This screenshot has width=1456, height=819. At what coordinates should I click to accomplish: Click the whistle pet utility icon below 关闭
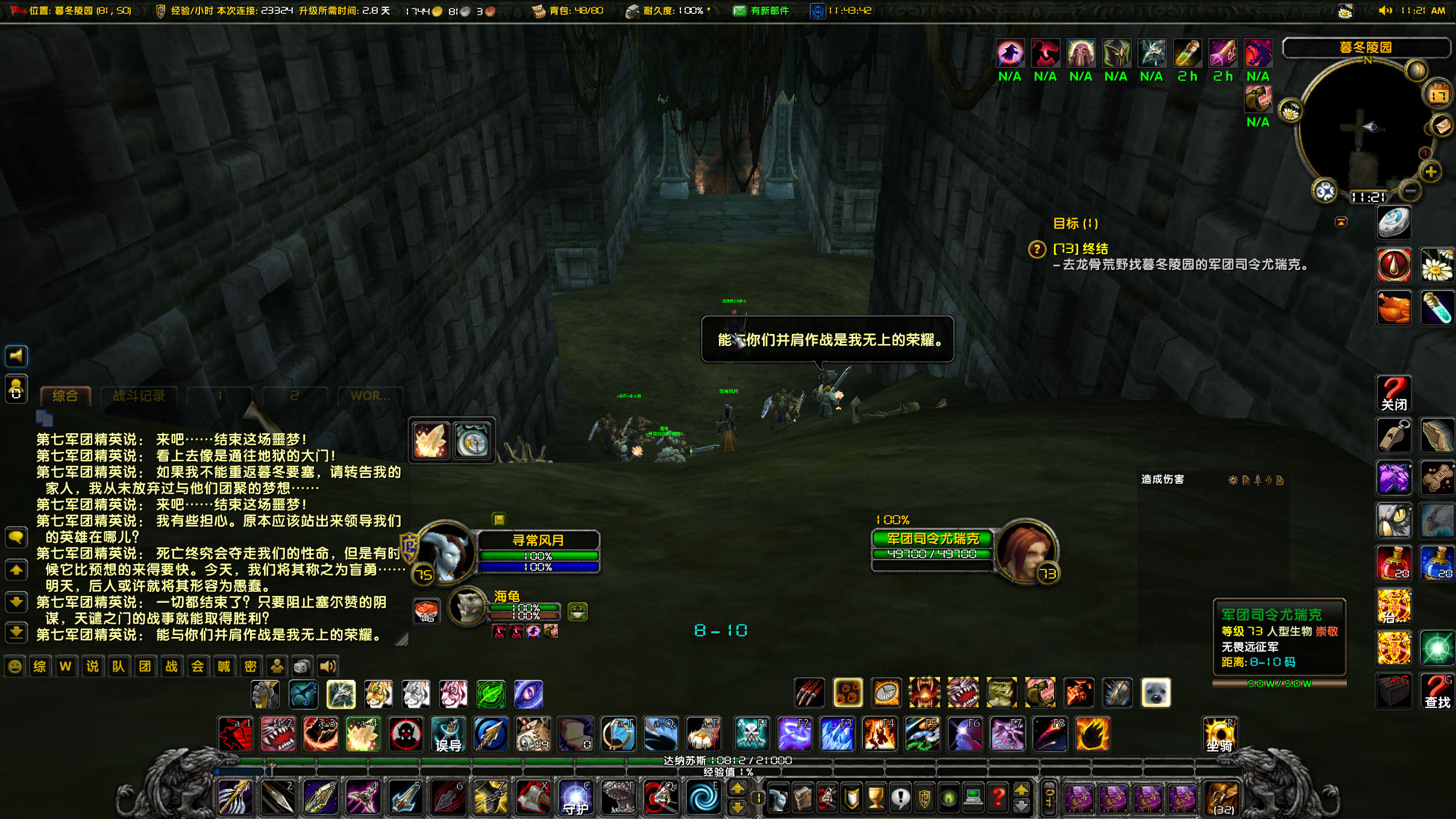pyautogui.click(x=1394, y=435)
